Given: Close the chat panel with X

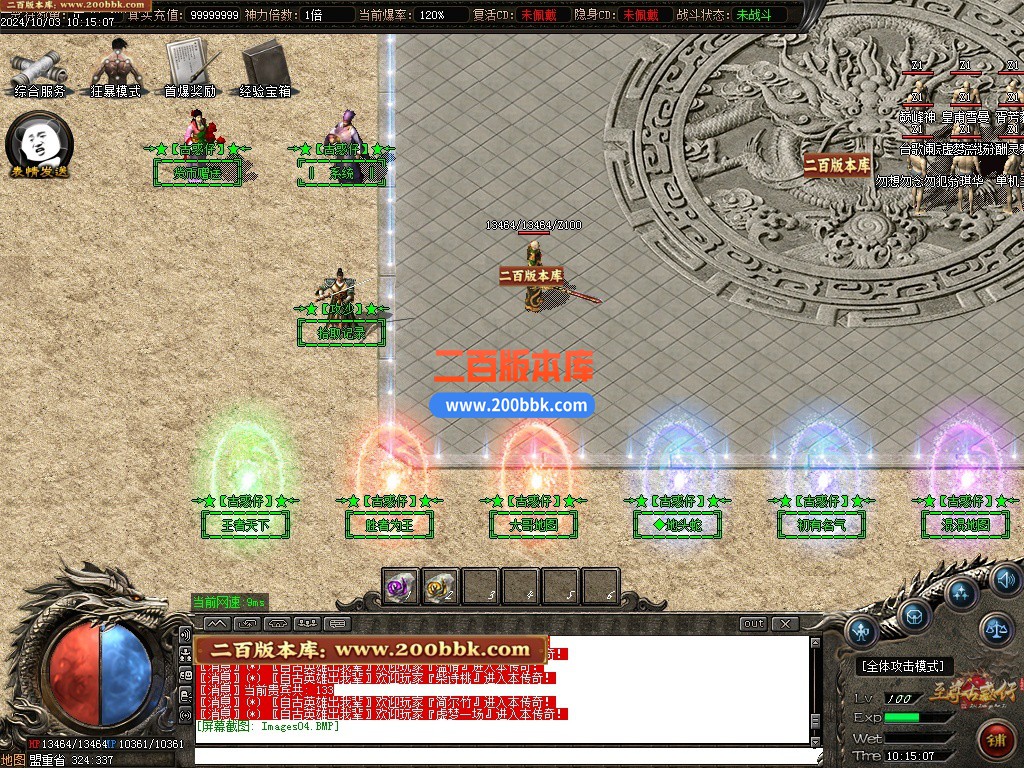Looking at the screenshot, I should (785, 624).
